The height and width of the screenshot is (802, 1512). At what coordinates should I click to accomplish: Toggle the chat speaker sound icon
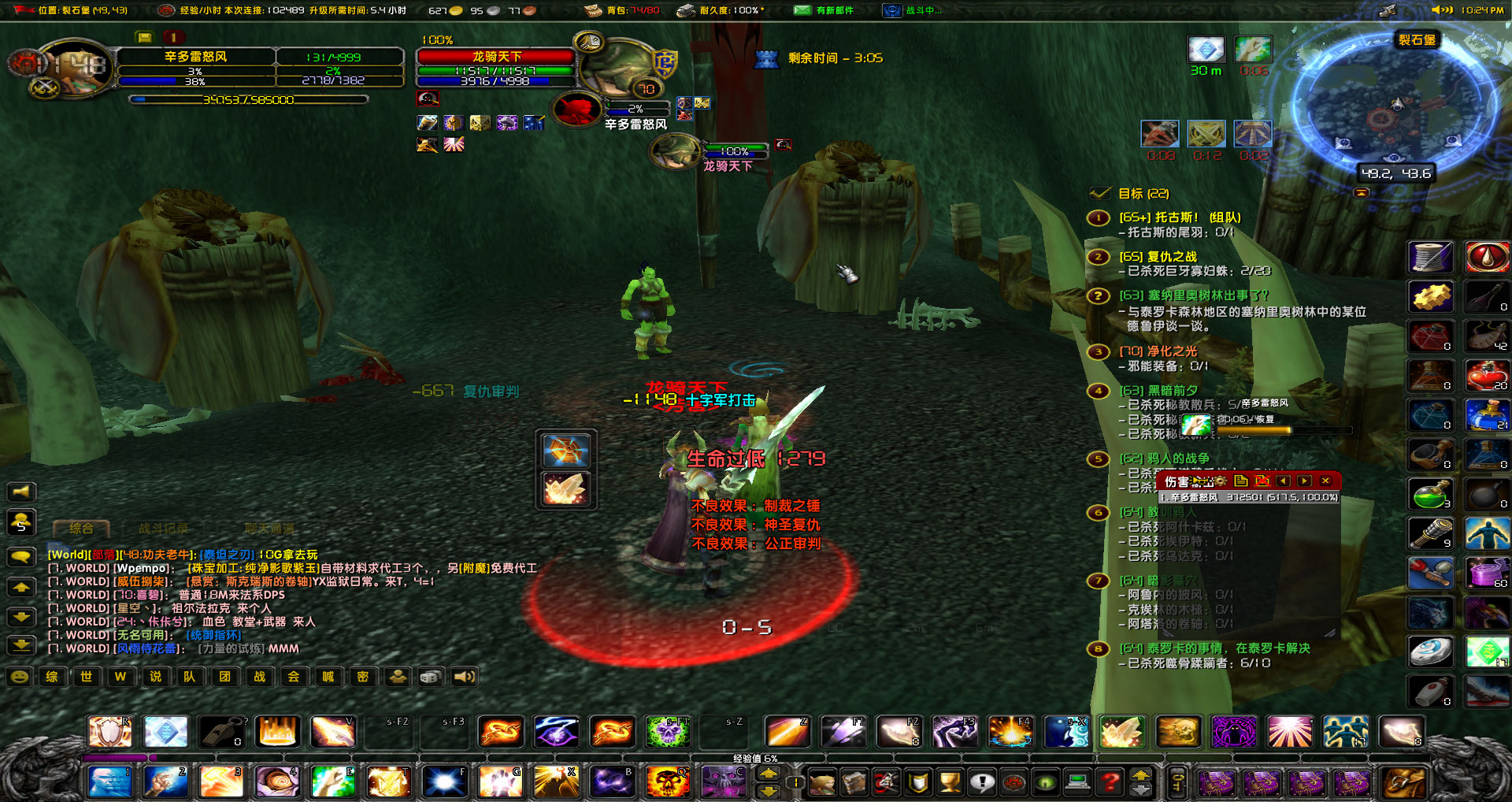click(x=465, y=677)
